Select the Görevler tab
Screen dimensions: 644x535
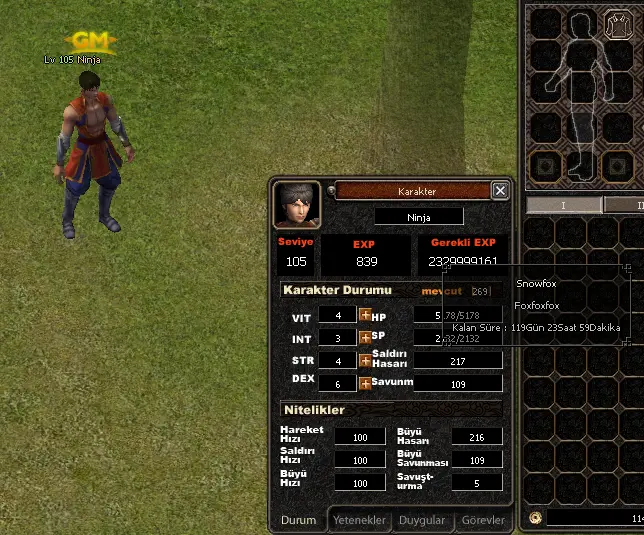pyautogui.click(x=484, y=520)
